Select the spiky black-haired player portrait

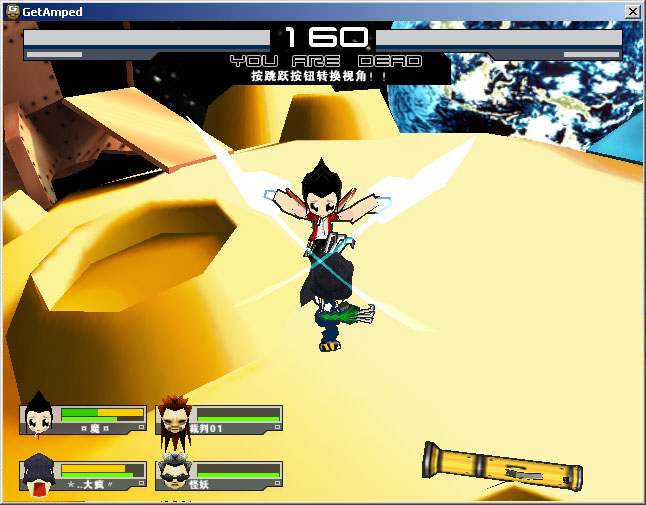[x=39, y=417]
